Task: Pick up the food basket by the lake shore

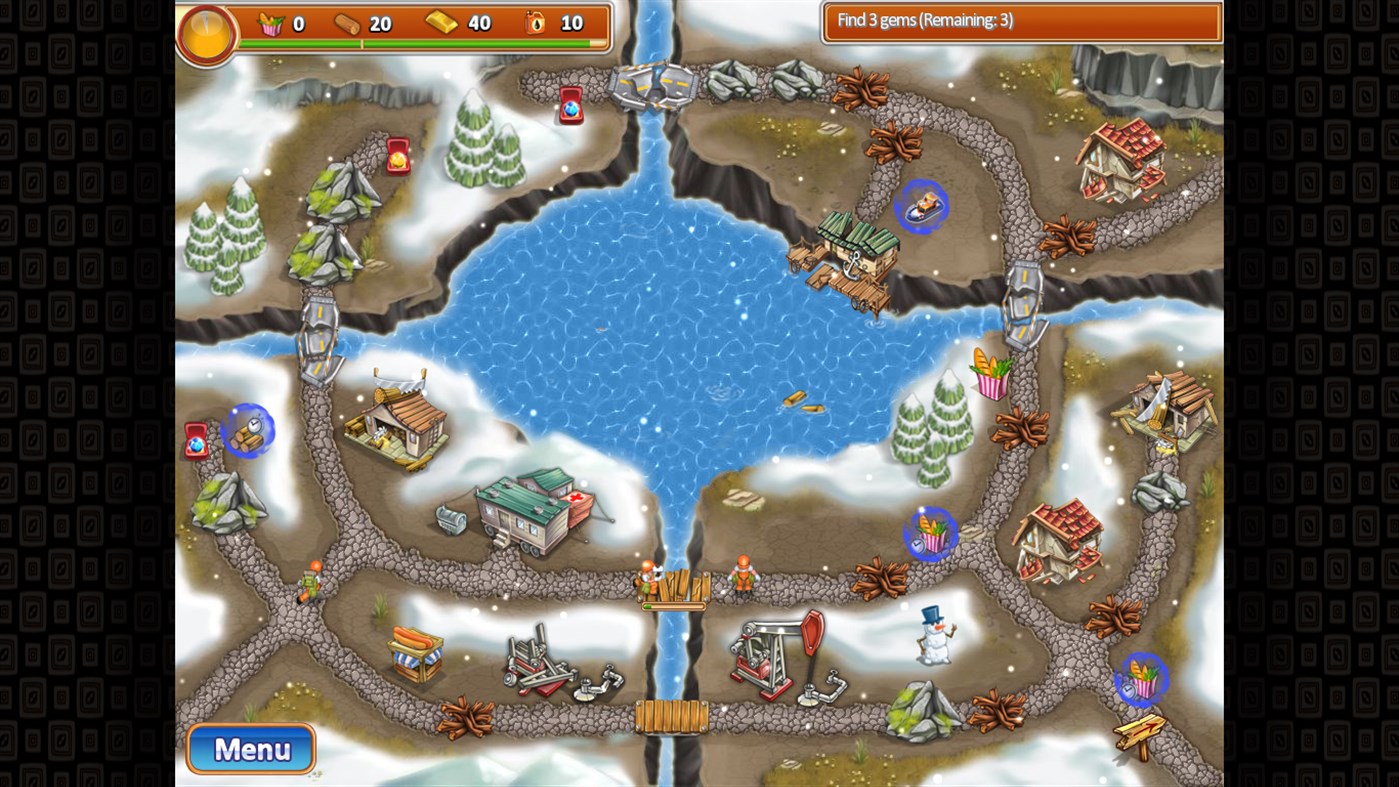Action: pos(990,373)
